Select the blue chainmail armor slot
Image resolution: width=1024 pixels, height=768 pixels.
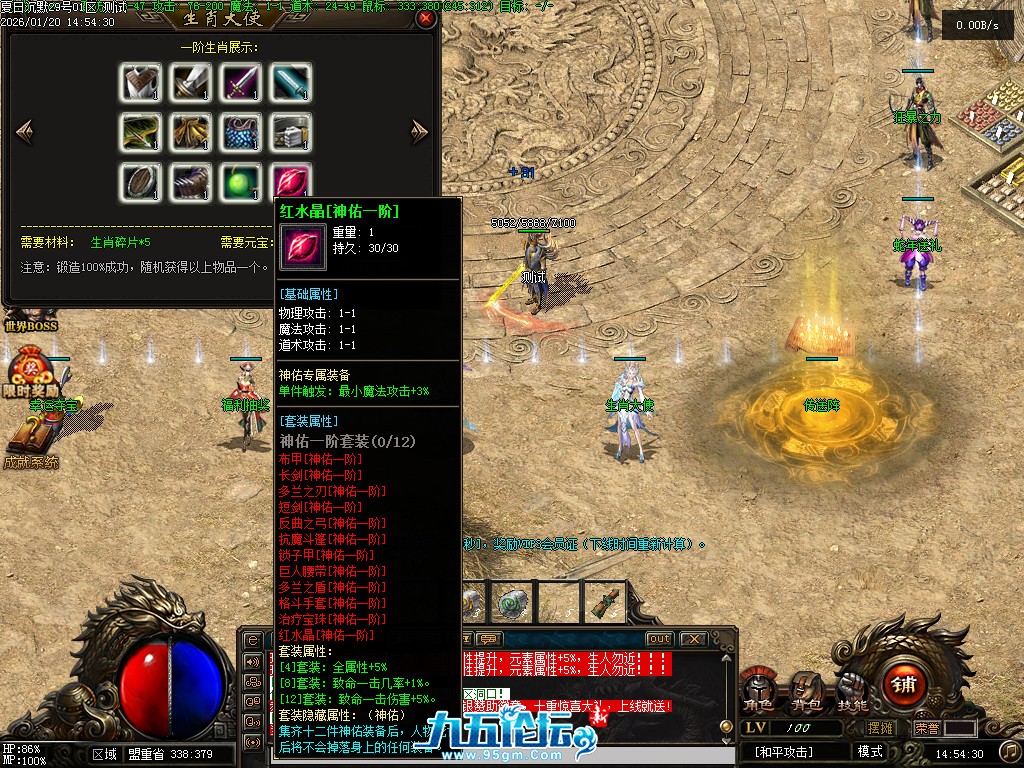tap(241, 132)
